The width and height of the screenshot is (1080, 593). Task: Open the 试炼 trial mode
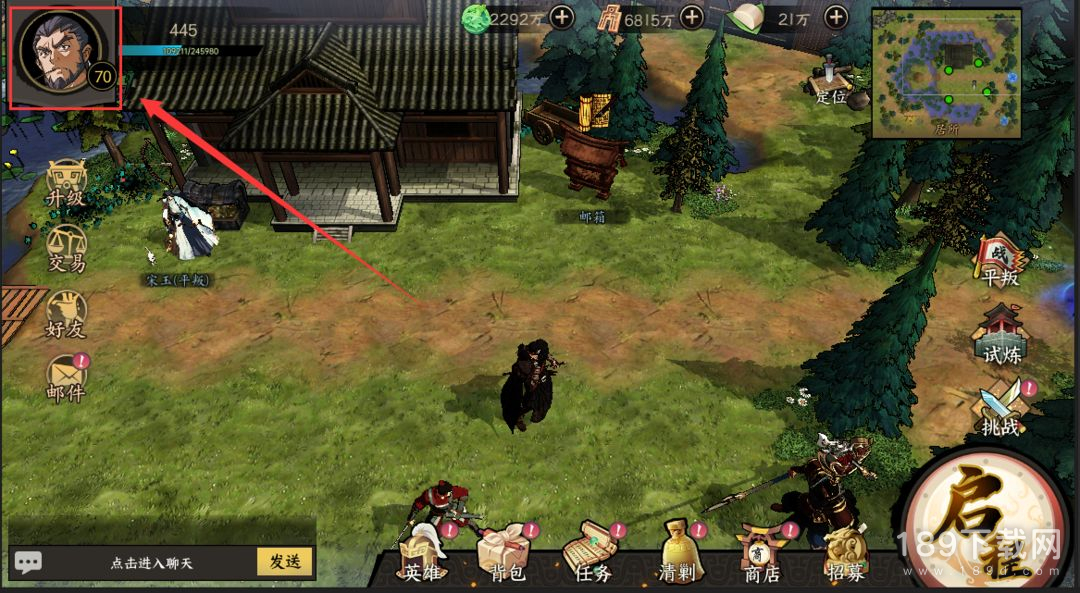coord(1000,335)
